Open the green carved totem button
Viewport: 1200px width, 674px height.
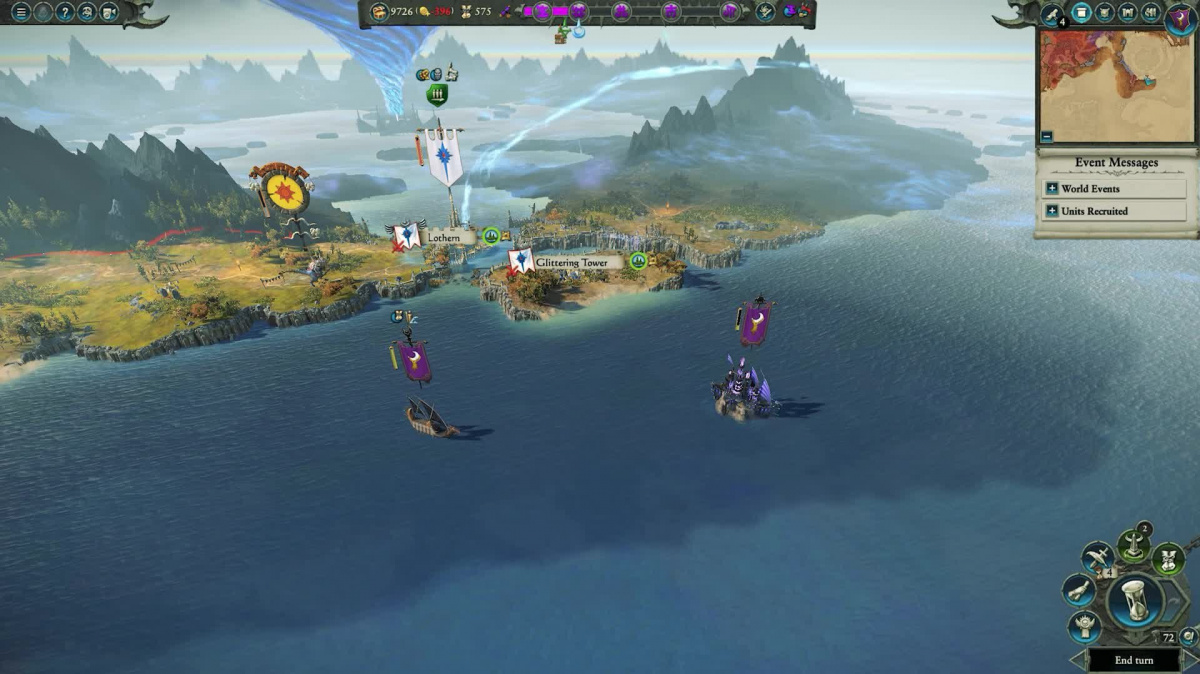(1167, 558)
